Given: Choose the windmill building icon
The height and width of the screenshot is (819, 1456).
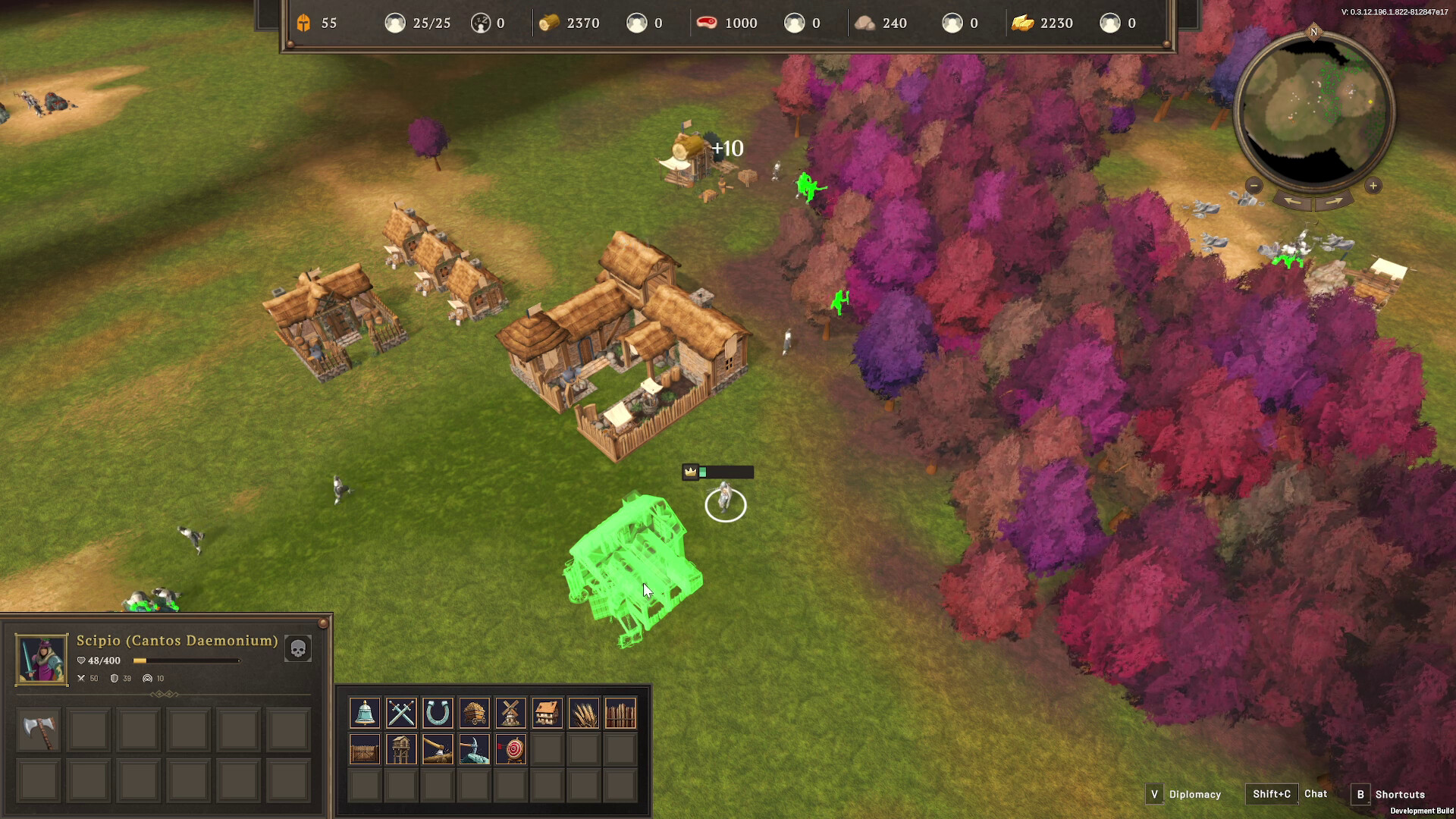Looking at the screenshot, I should tap(511, 713).
